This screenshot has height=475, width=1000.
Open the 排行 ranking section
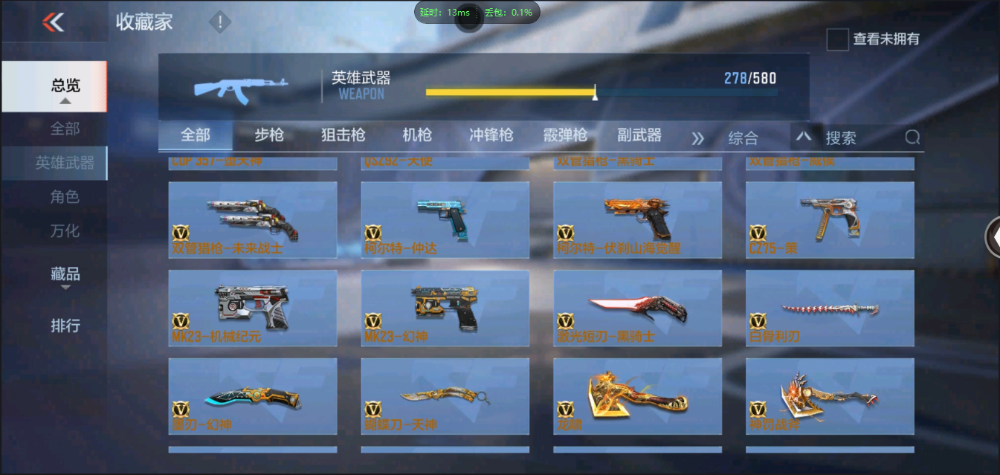pyautogui.click(x=65, y=325)
